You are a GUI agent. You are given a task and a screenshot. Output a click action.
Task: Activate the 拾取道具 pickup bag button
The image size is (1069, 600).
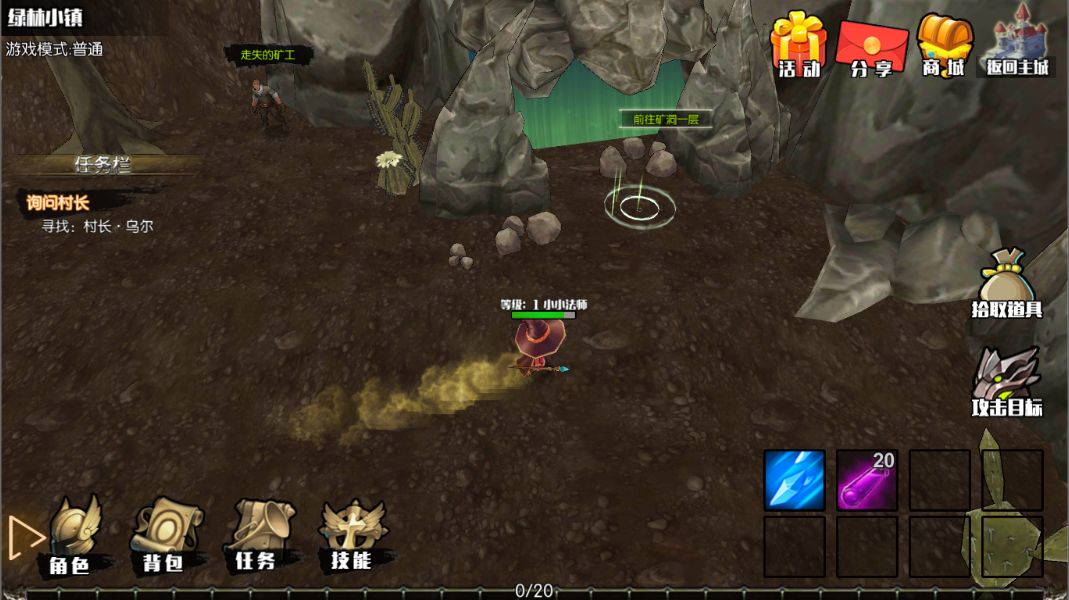(x=1006, y=283)
